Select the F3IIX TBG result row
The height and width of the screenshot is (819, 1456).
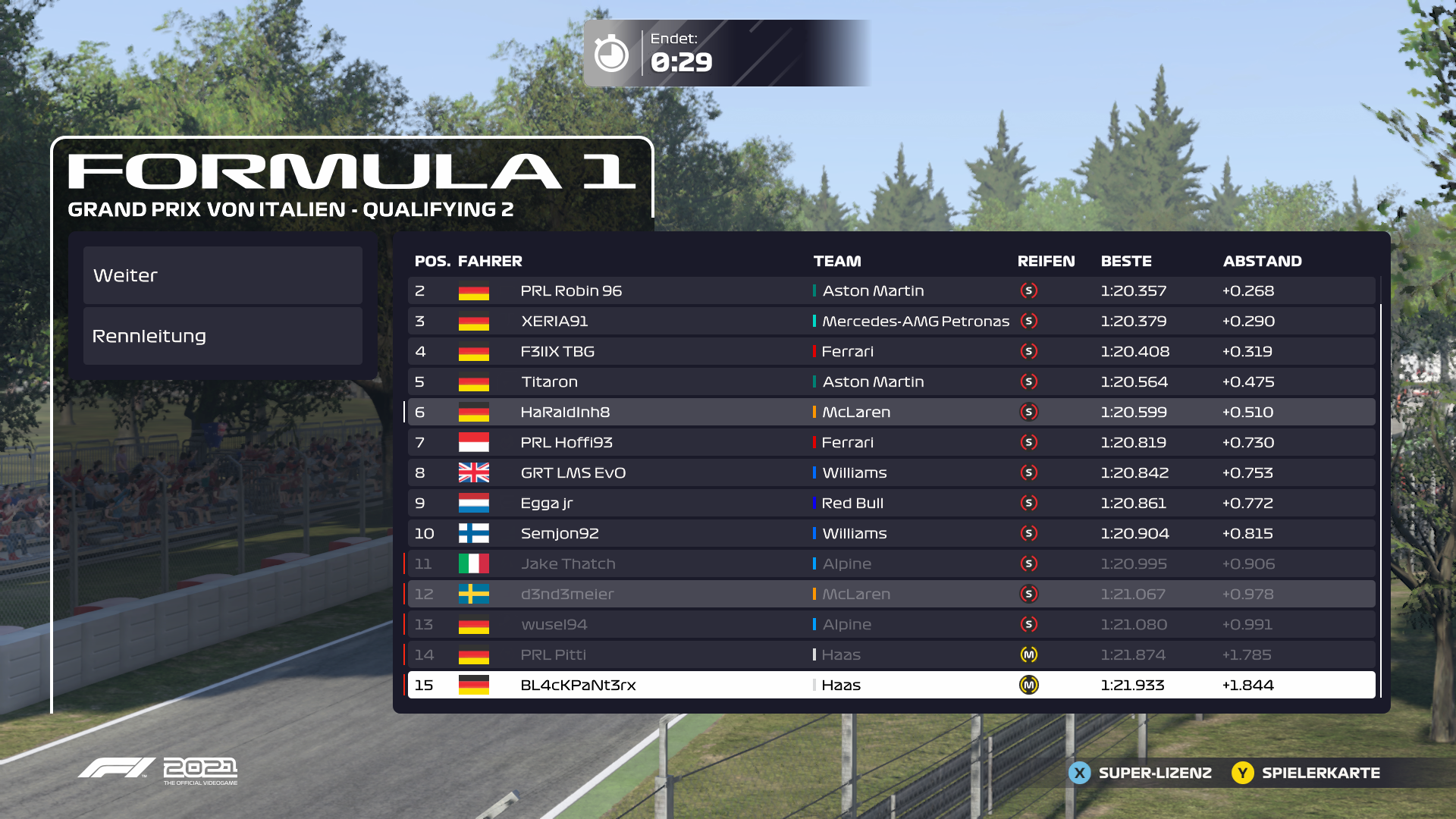[x=891, y=352]
